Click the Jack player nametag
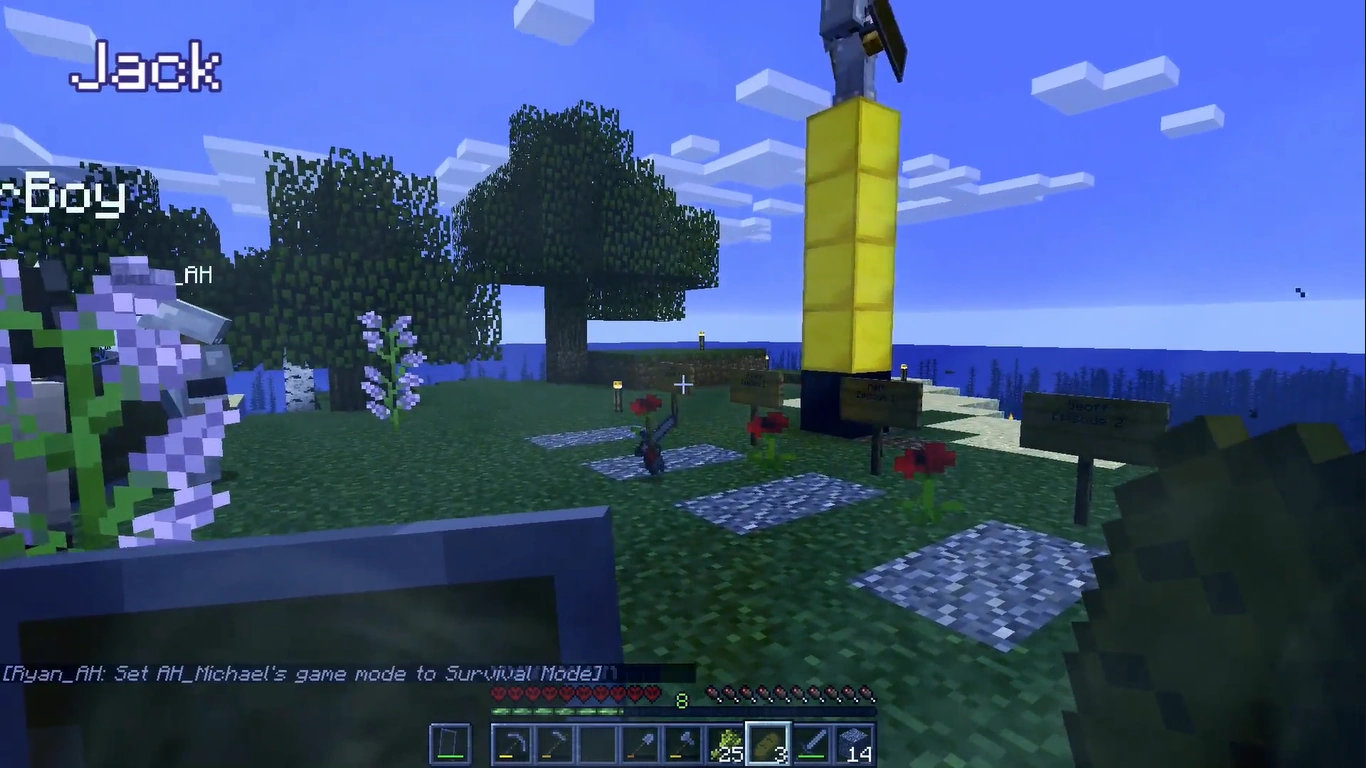Viewport: 1366px width, 768px height. [148, 65]
